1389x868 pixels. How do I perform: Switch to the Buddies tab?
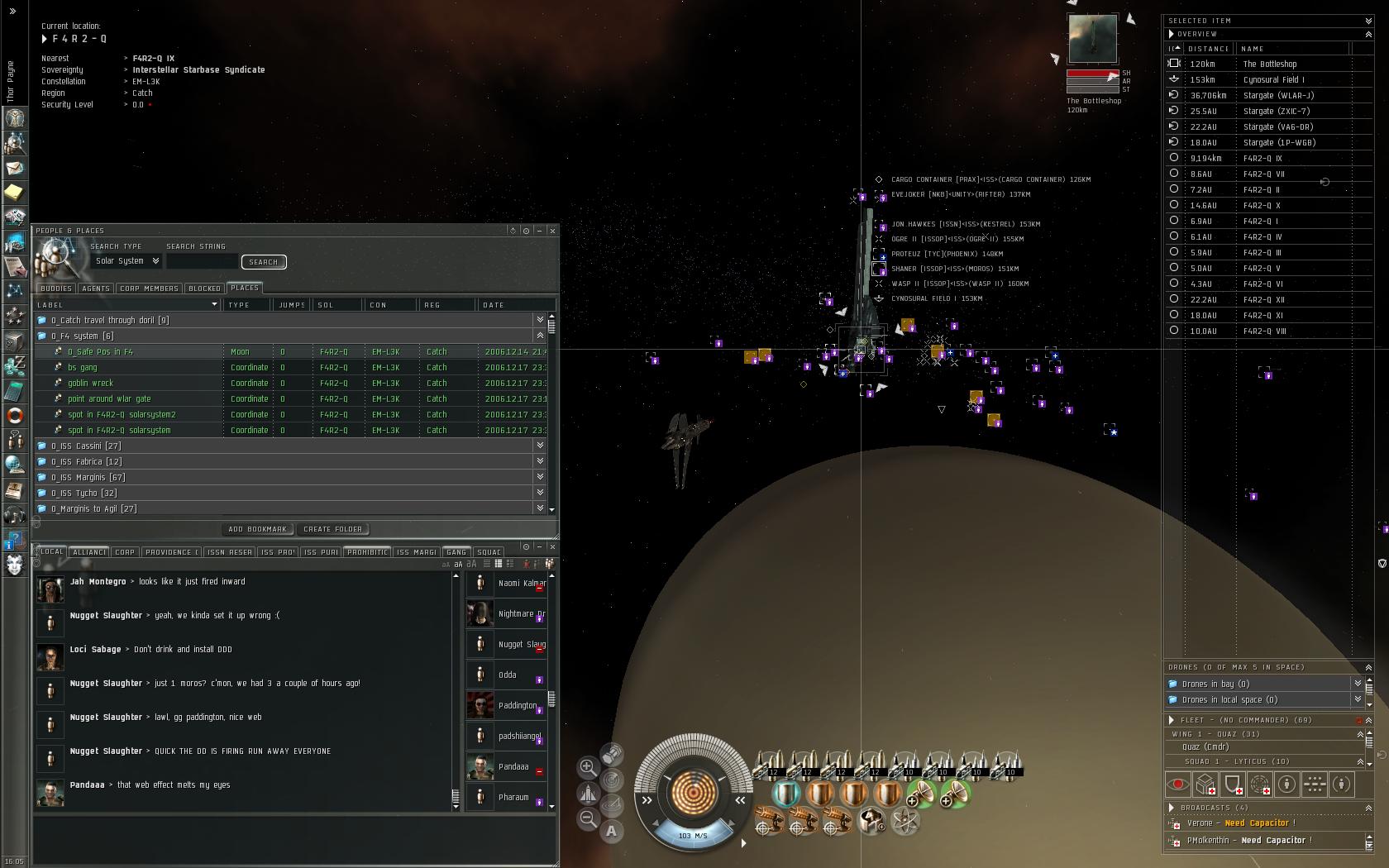click(56, 289)
